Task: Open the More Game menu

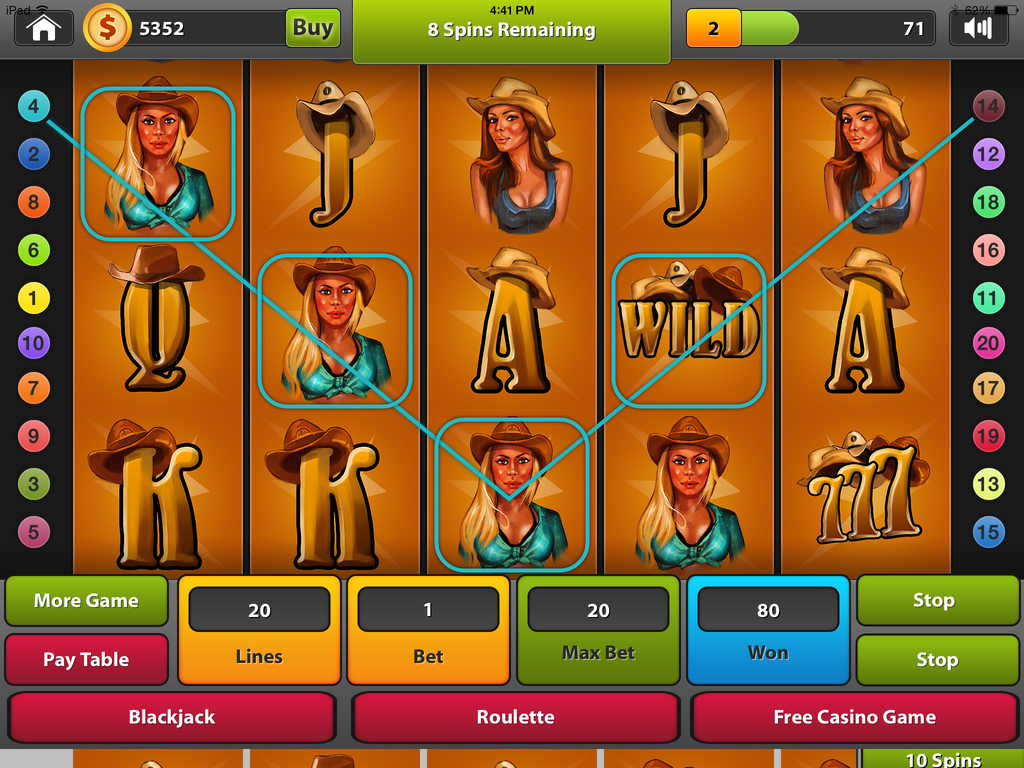Action: pyautogui.click(x=86, y=601)
